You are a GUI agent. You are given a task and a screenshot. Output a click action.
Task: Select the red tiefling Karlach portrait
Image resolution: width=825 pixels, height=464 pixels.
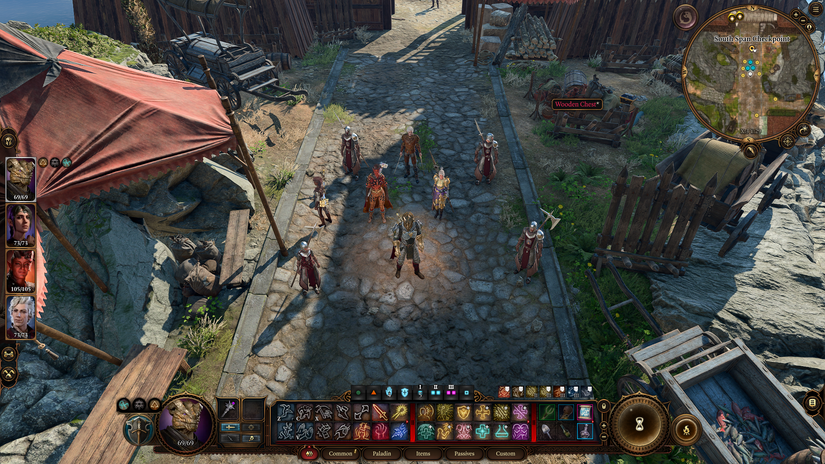tap(20, 270)
